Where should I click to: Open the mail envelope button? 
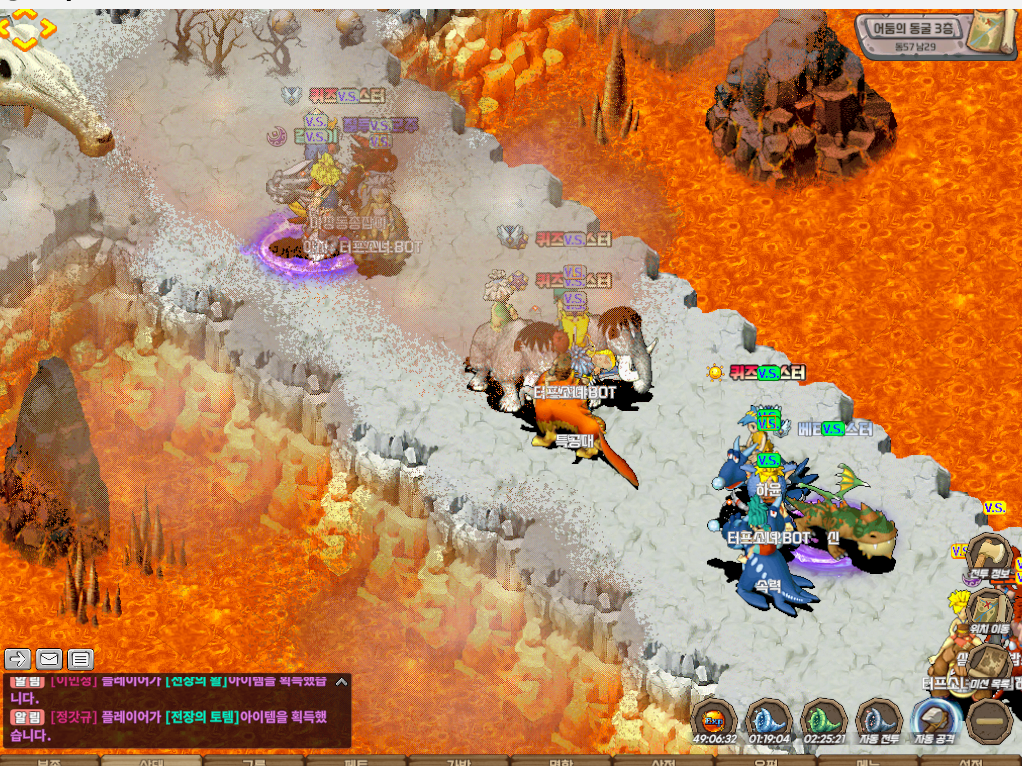[x=49, y=658]
